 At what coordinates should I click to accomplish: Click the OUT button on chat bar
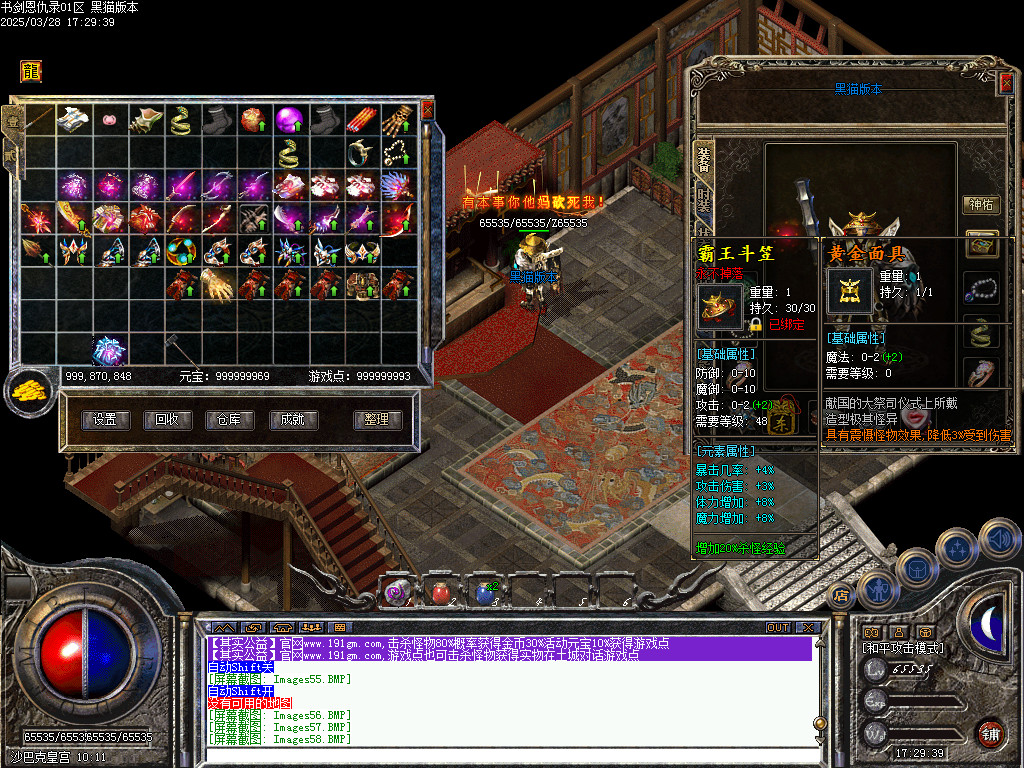[x=777, y=628]
